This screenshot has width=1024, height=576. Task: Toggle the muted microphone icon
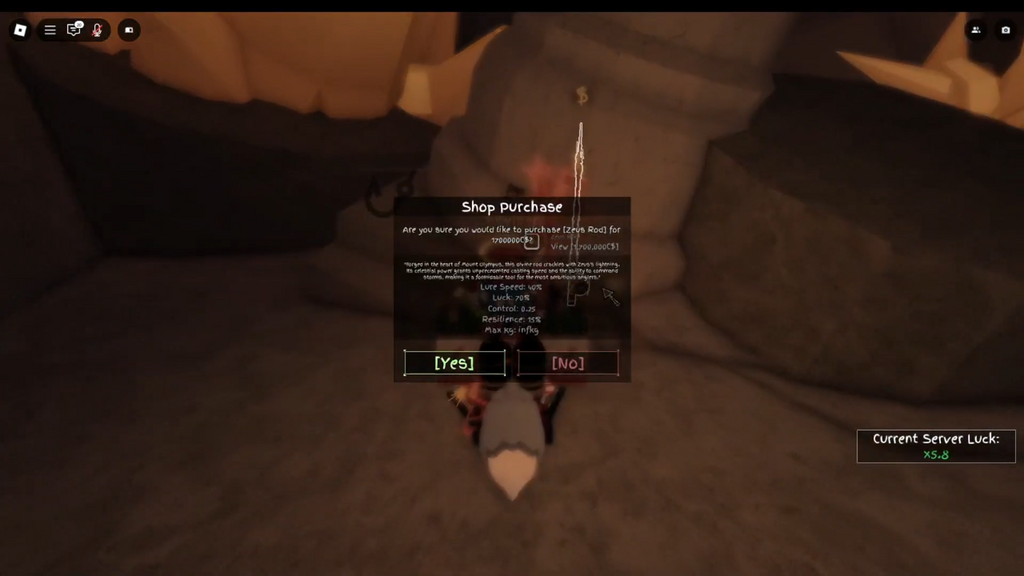97,30
